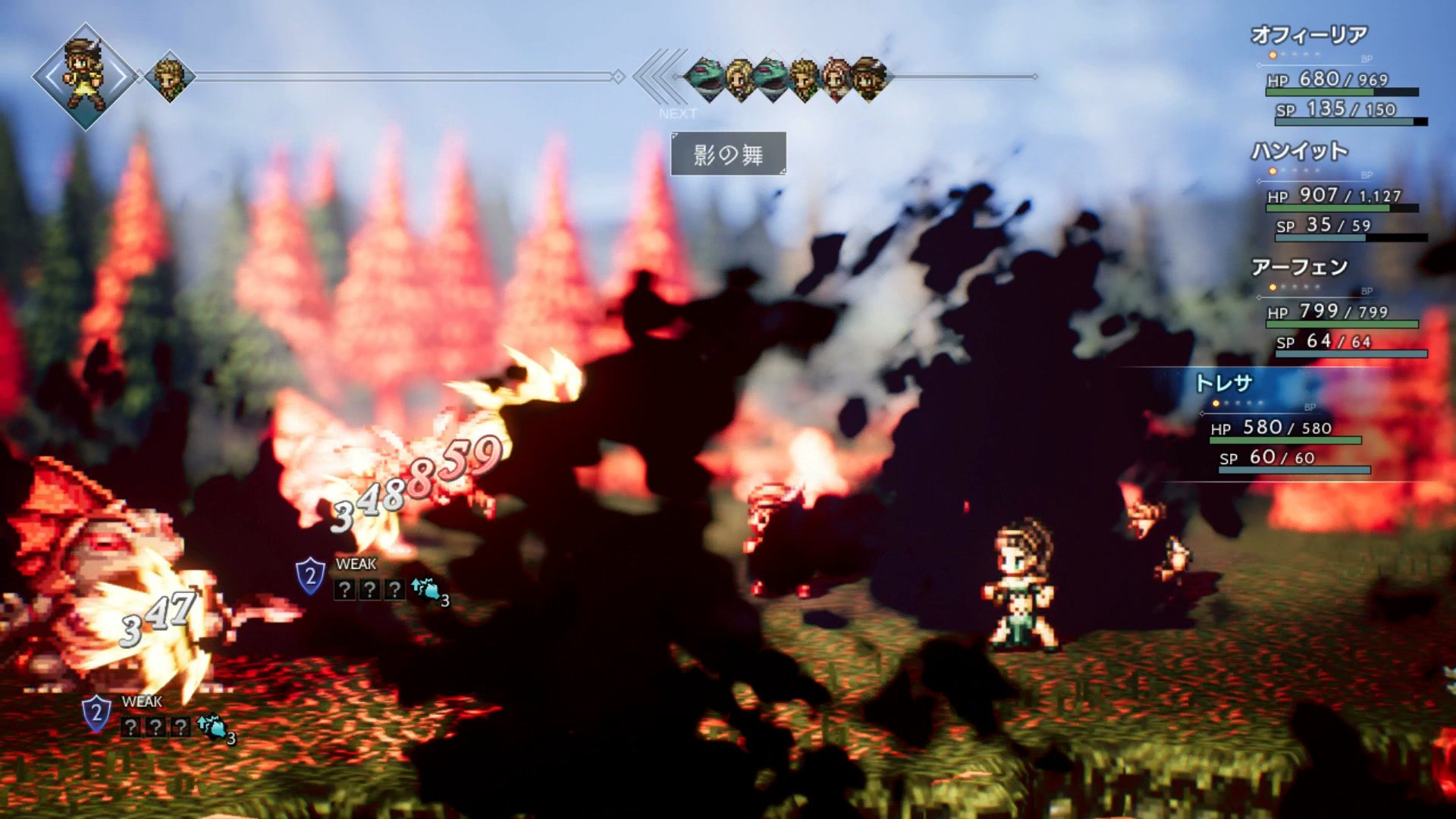Click the 影の舞 skill name banner
Screen dimensions: 1456x819
[728, 155]
